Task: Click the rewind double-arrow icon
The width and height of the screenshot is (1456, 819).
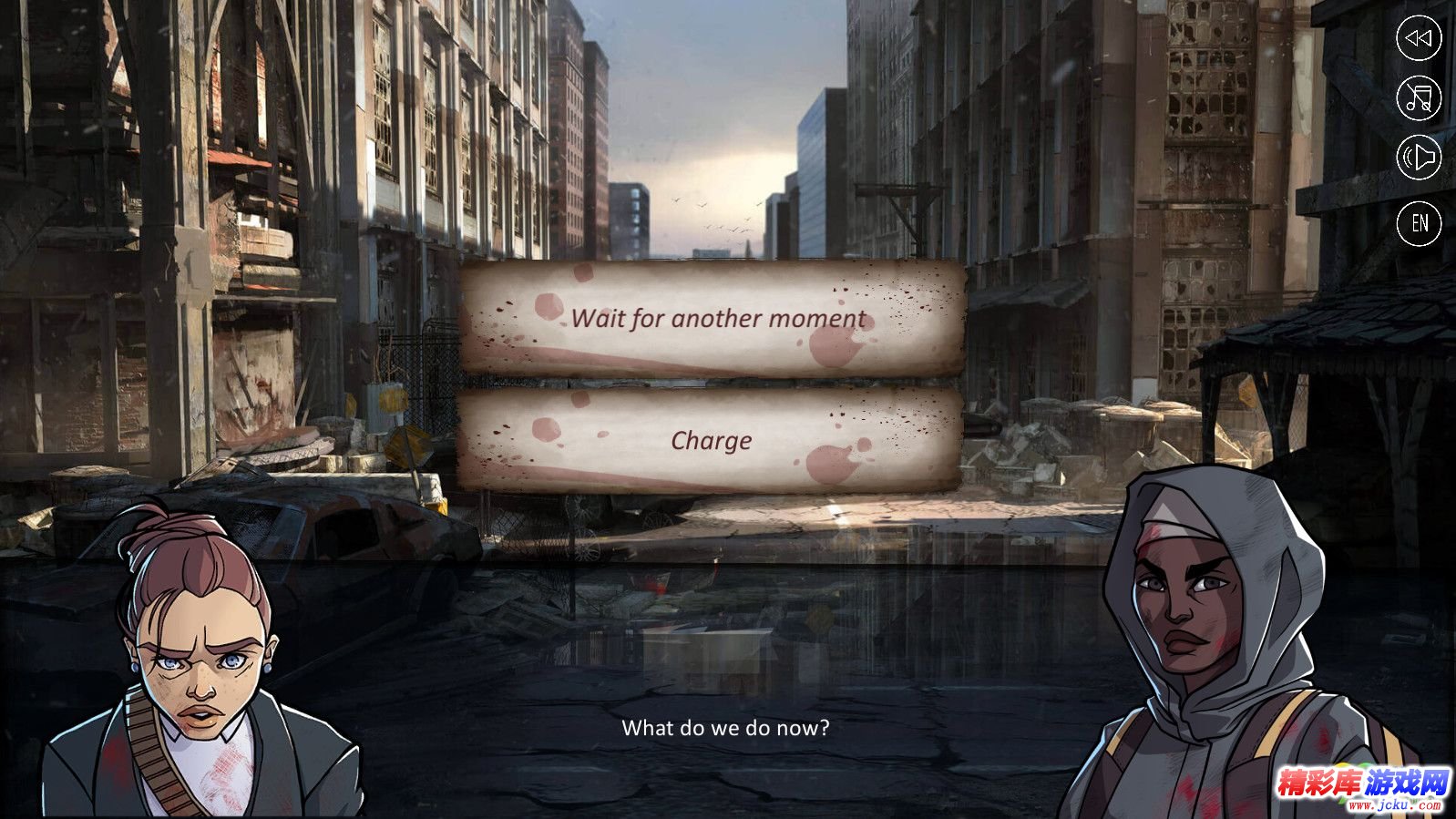Action: pyautogui.click(x=1419, y=38)
